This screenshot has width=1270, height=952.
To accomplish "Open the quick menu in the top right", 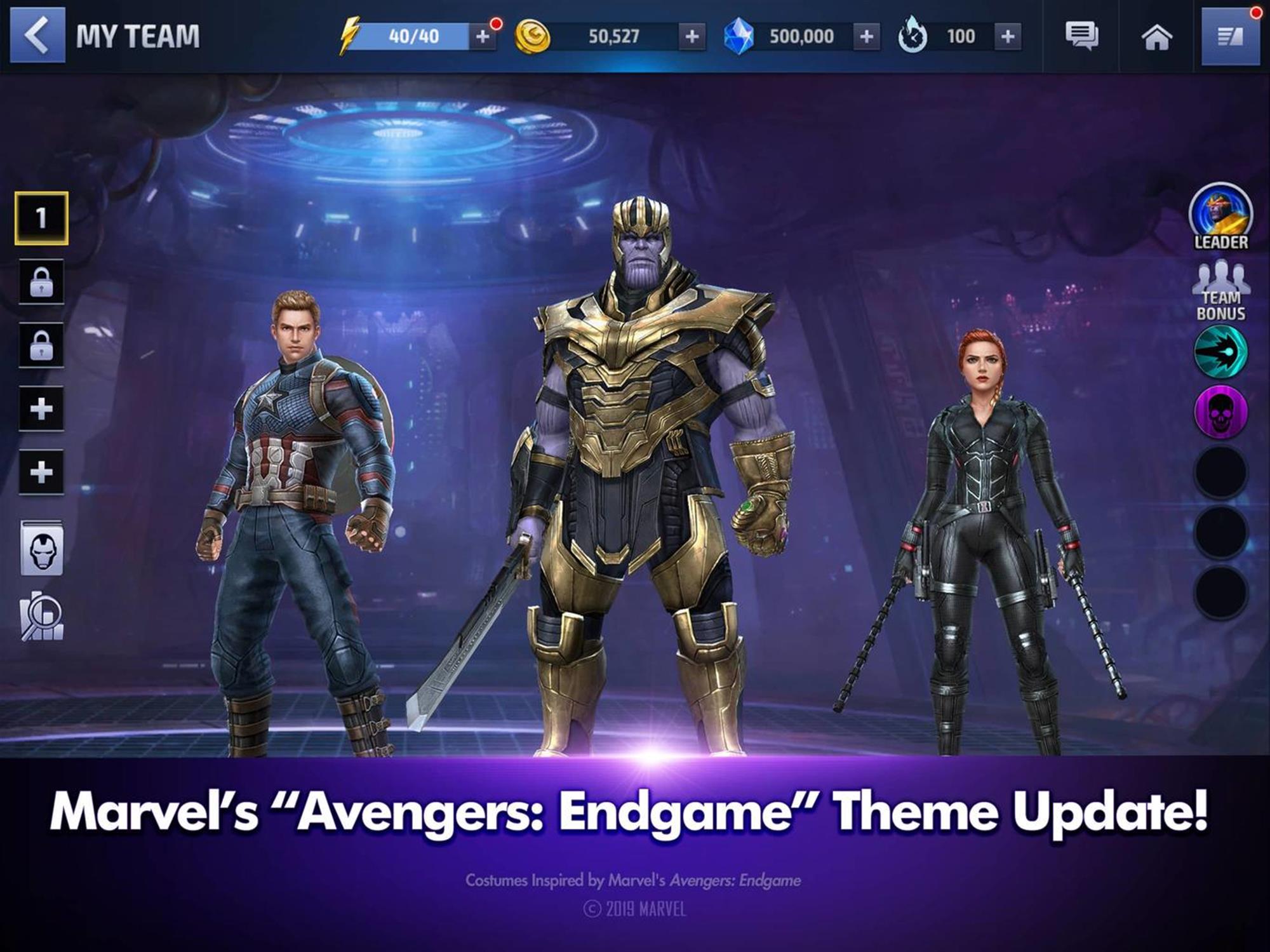I will [1231, 36].
